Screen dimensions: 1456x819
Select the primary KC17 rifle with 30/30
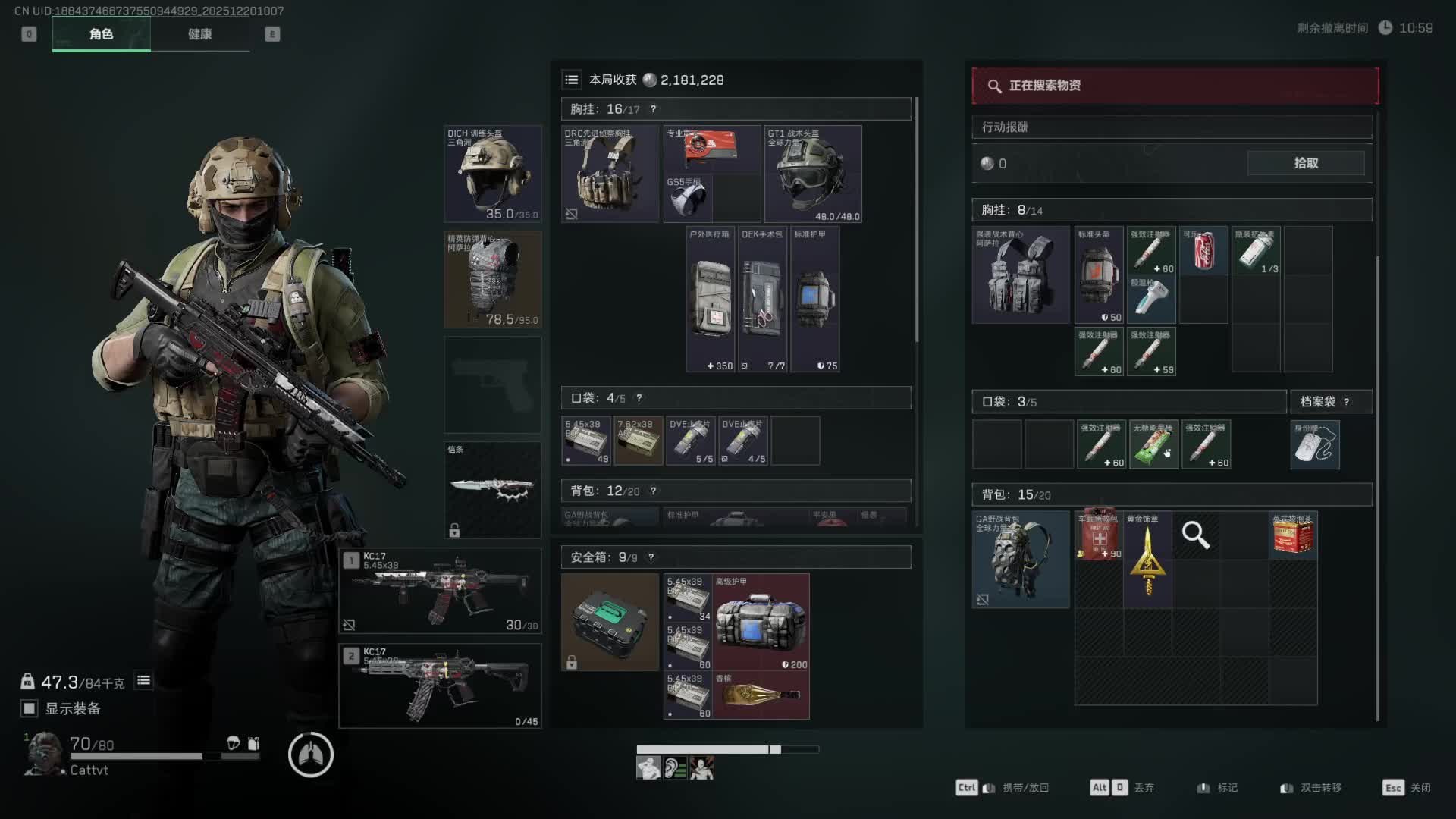pos(440,591)
